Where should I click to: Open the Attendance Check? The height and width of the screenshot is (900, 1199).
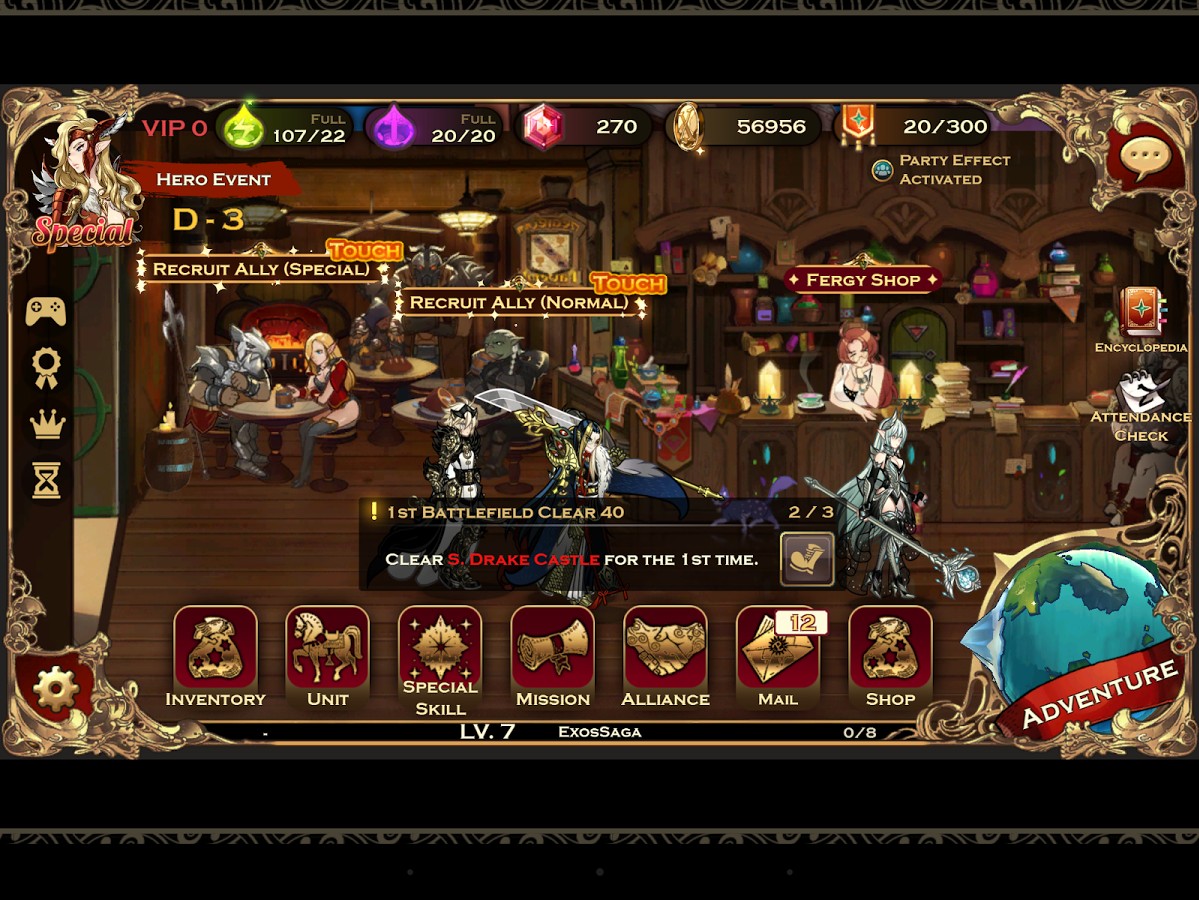1140,400
